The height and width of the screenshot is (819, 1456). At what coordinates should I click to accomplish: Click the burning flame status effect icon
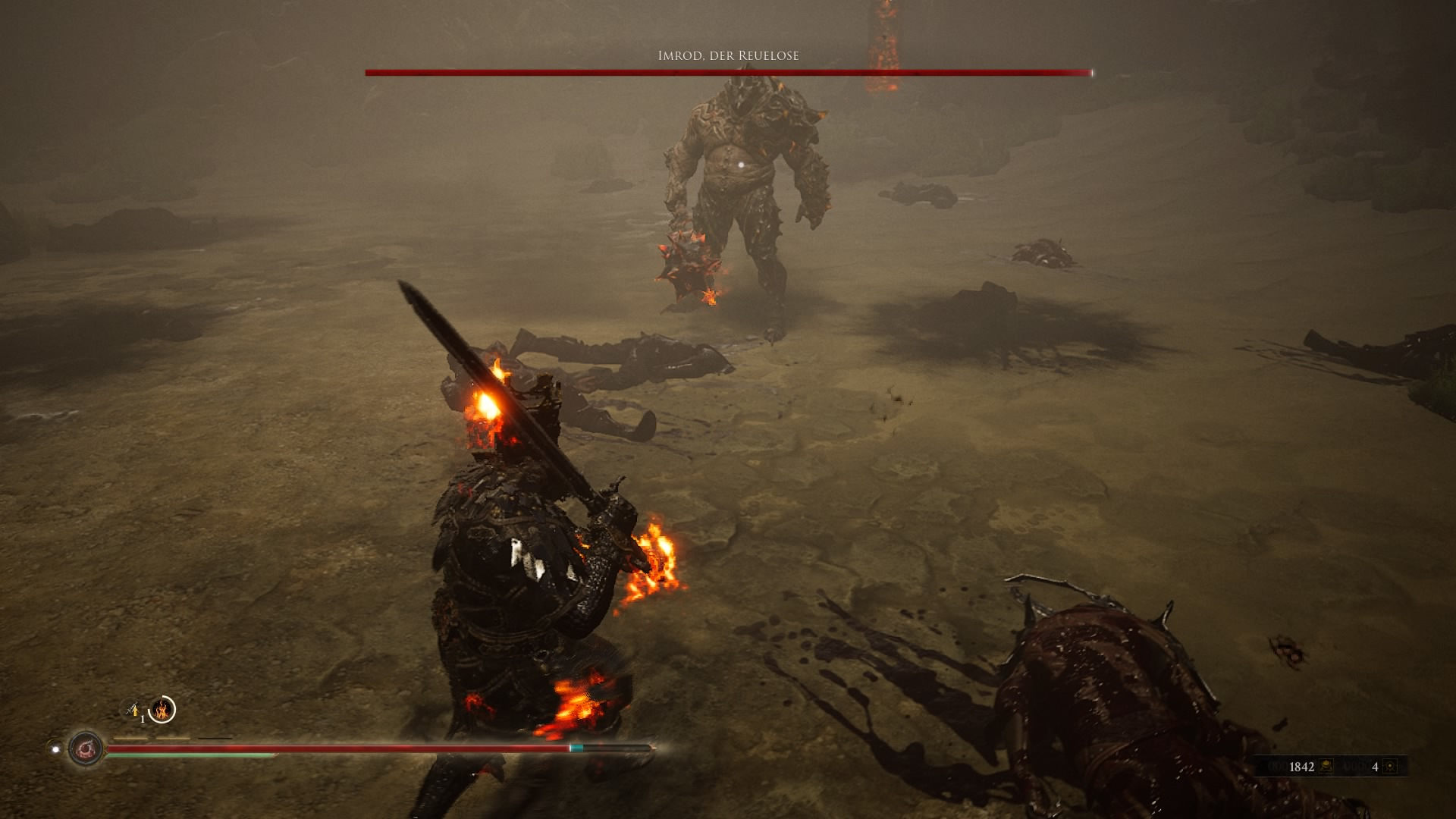click(x=162, y=711)
